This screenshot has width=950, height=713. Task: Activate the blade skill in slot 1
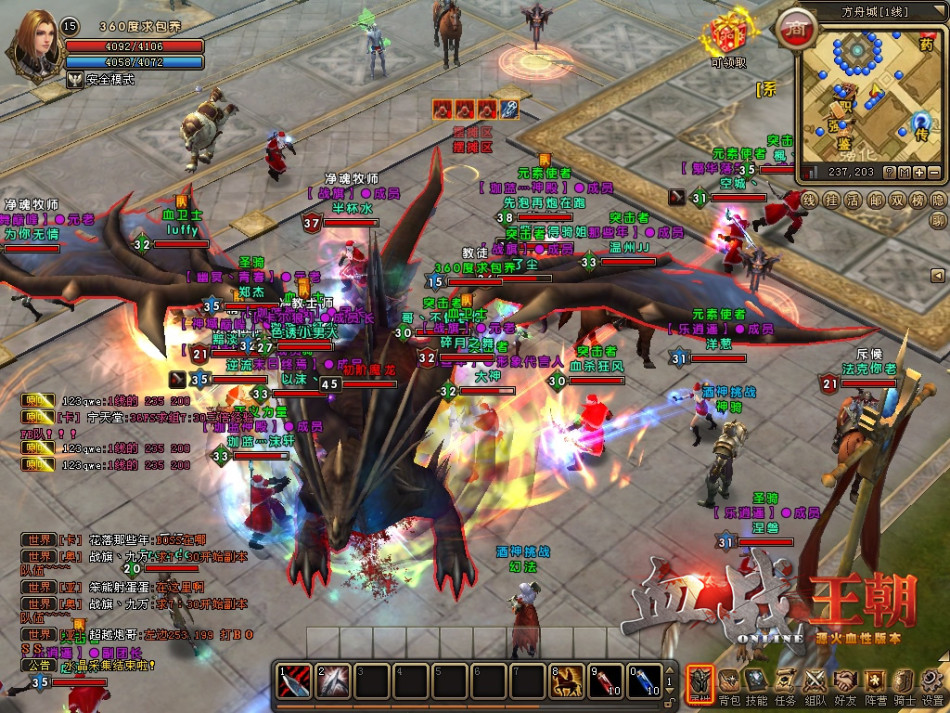[x=294, y=682]
